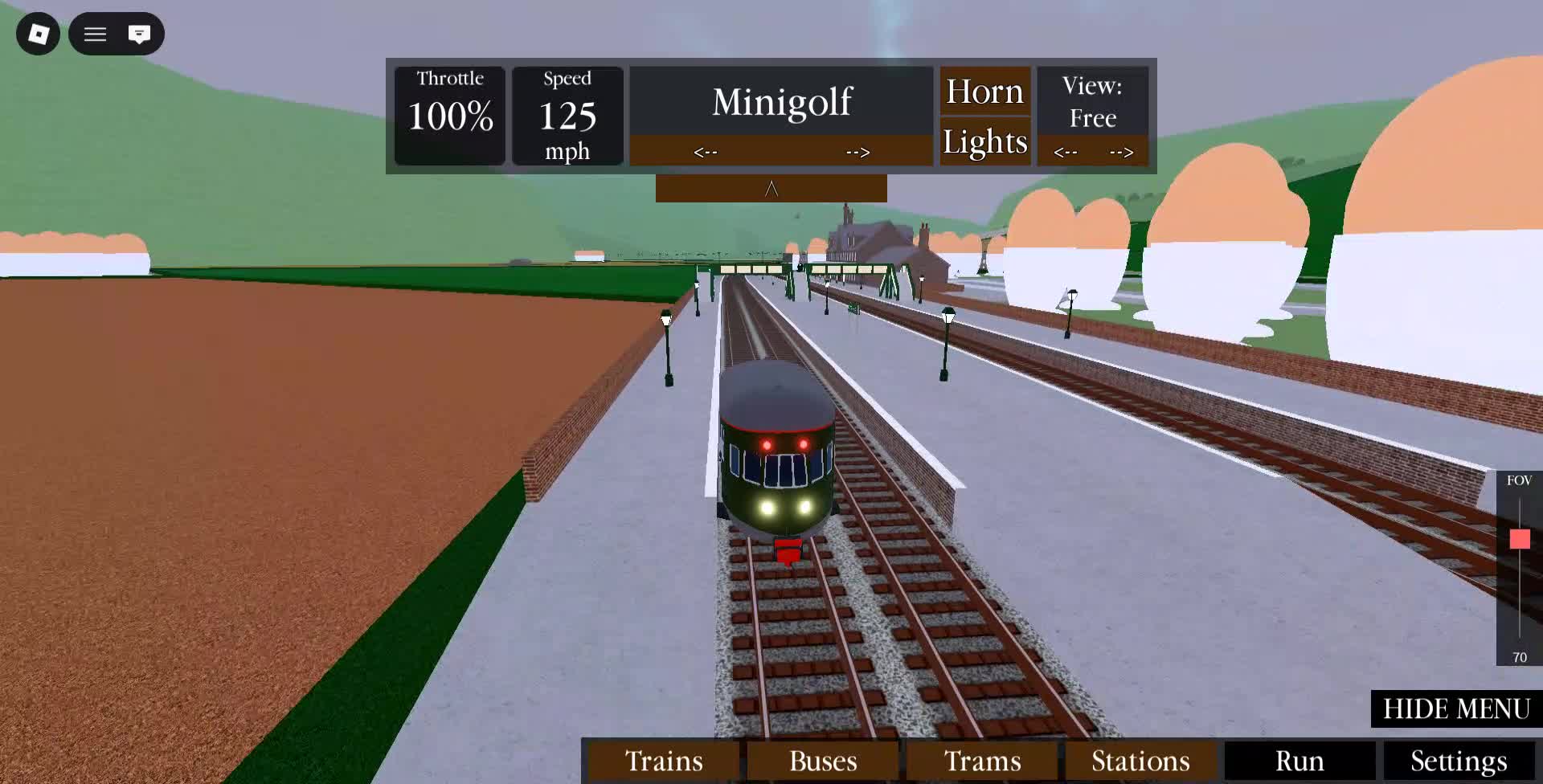
Task: Open the Trains tab
Action: [x=662, y=760]
